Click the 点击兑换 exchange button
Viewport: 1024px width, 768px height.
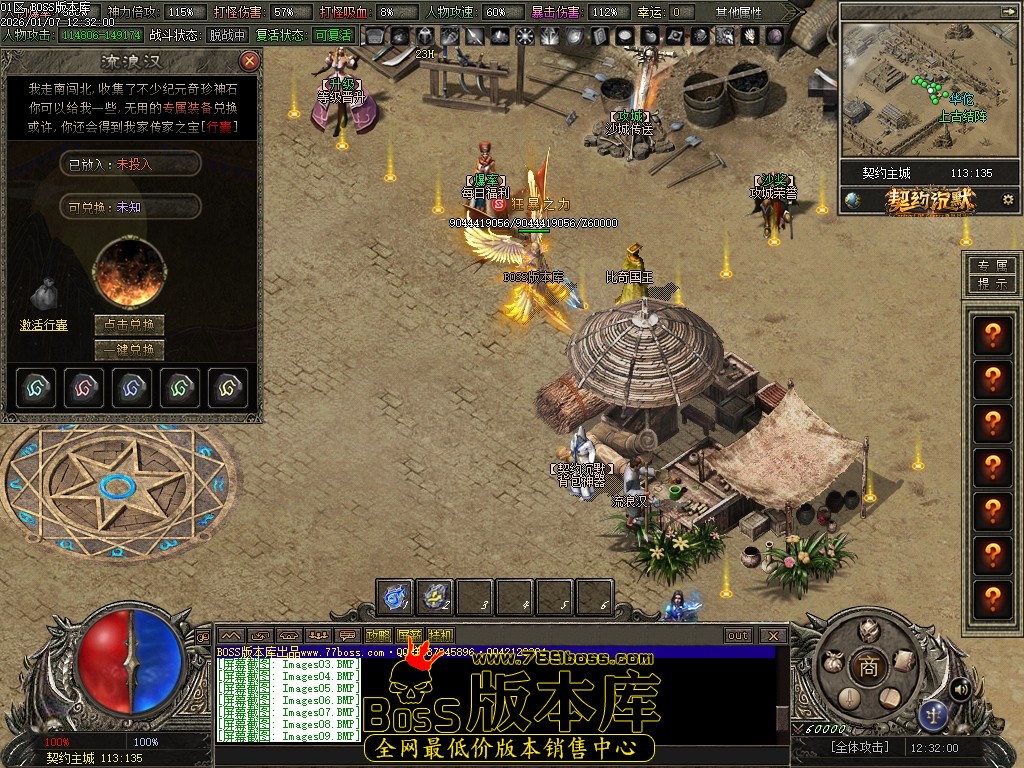129,325
